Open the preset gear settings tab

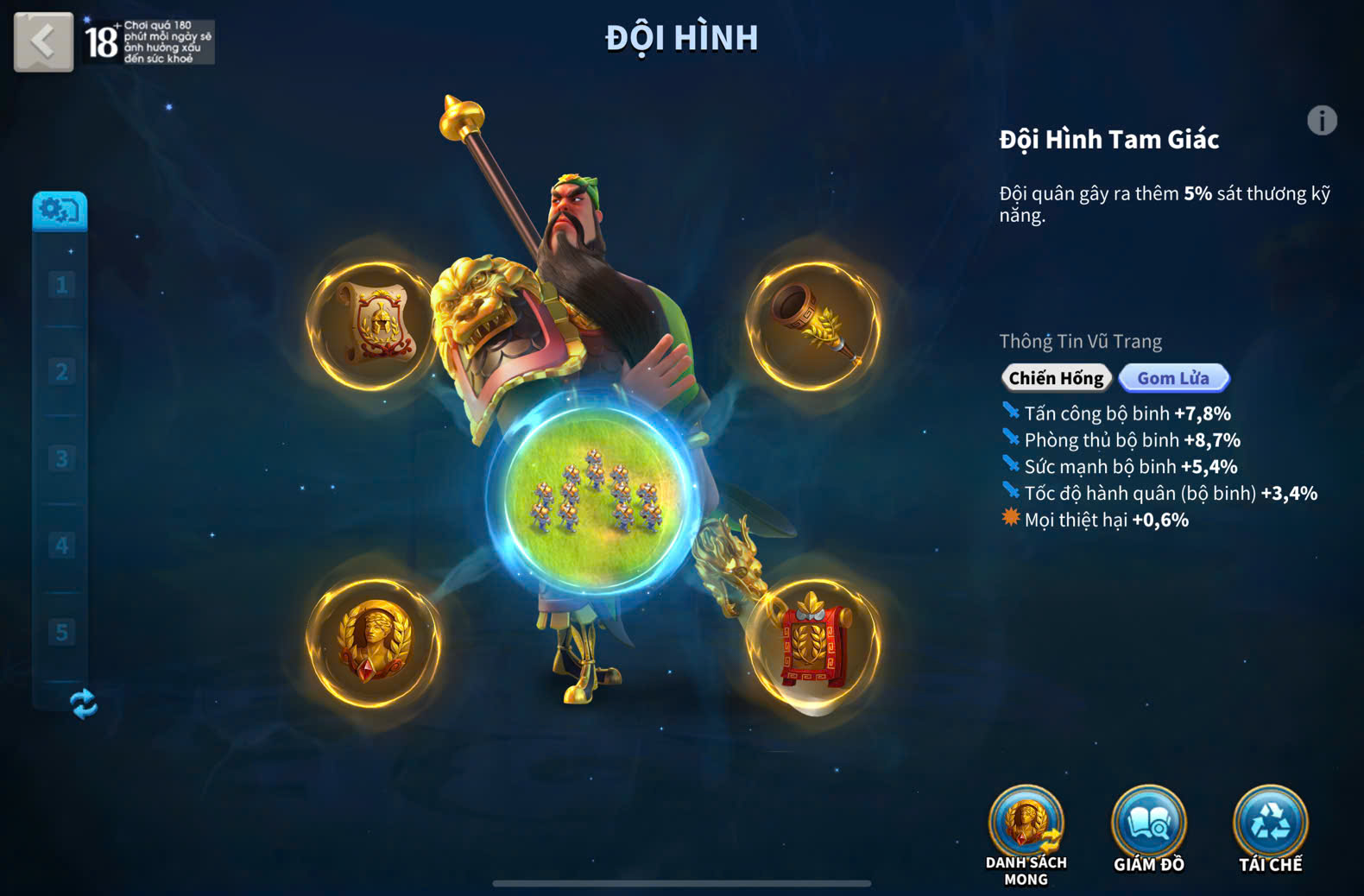tap(60, 211)
